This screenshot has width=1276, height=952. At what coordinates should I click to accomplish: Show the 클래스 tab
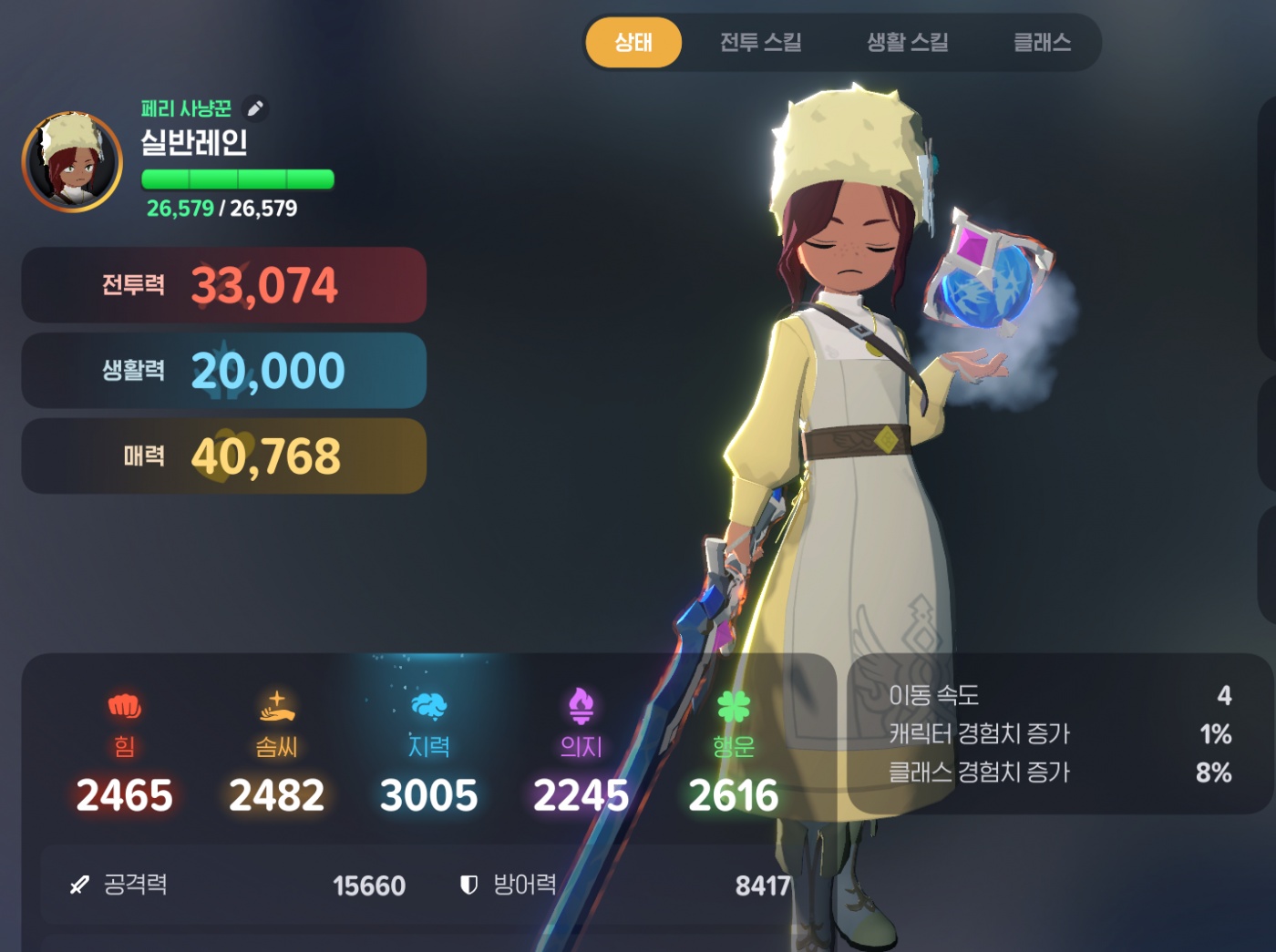click(x=1042, y=43)
